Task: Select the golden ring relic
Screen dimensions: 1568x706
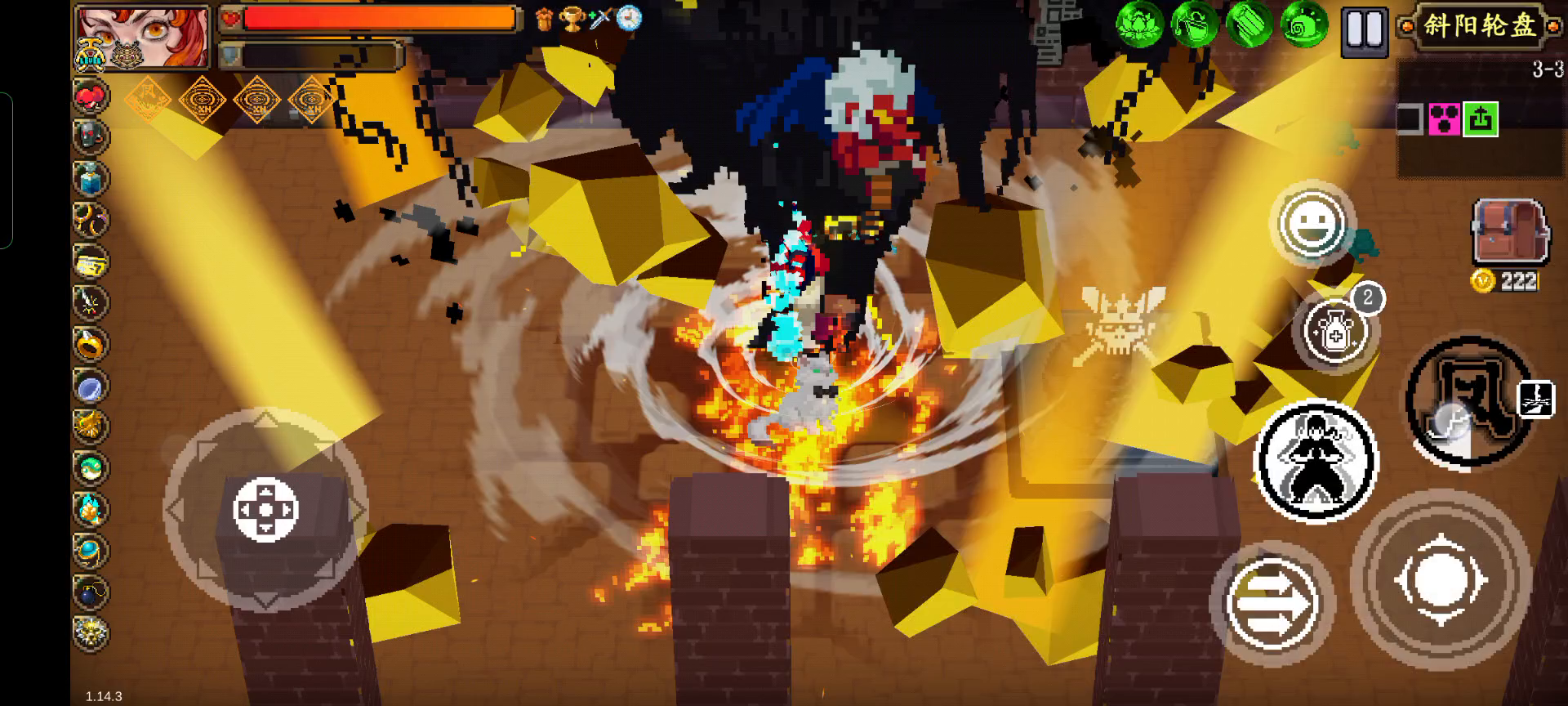Action: click(90, 344)
